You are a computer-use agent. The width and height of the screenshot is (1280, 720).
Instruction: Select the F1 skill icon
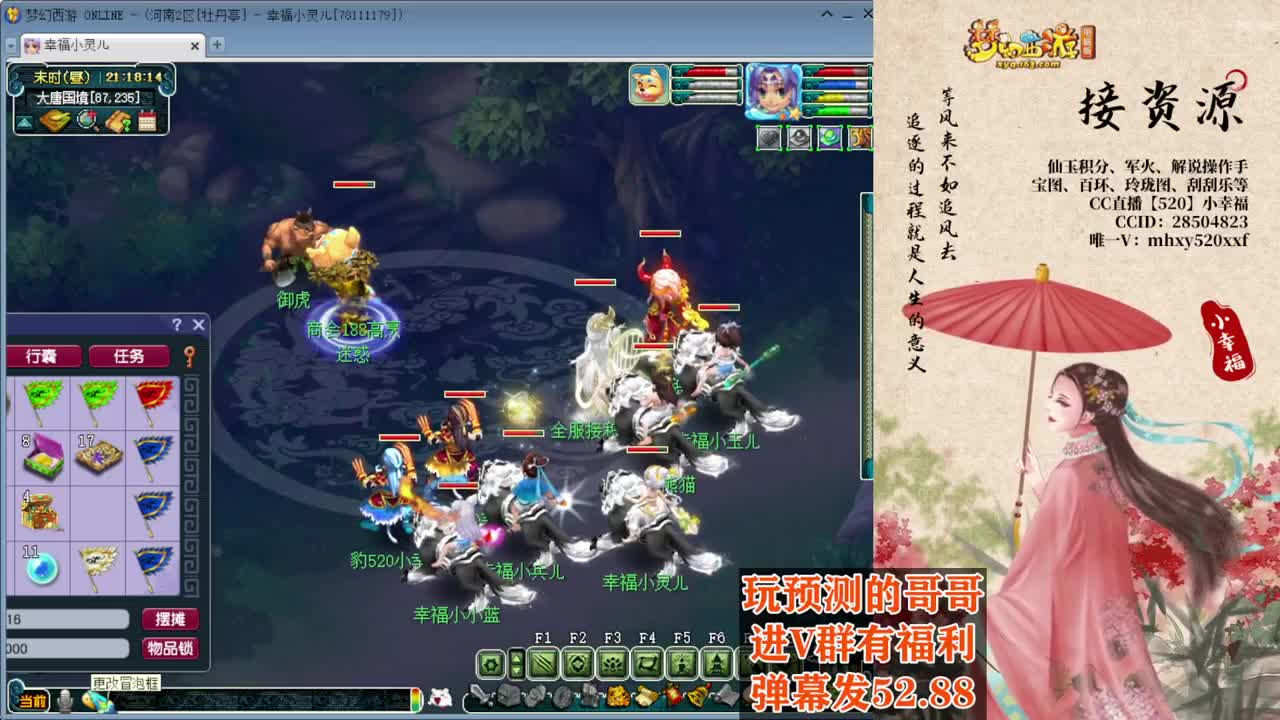click(545, 665)
